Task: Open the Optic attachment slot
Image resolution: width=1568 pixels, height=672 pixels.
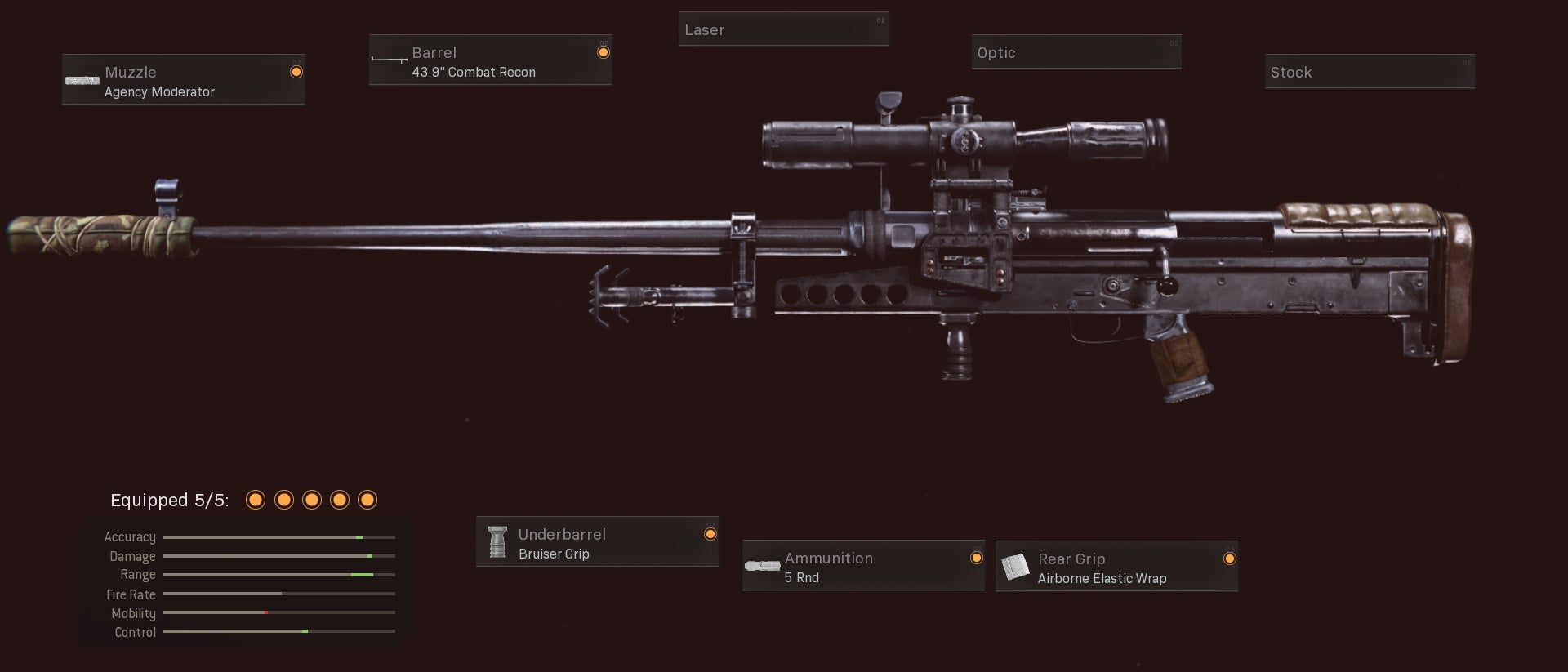Action: click(x=1076, y=51)
